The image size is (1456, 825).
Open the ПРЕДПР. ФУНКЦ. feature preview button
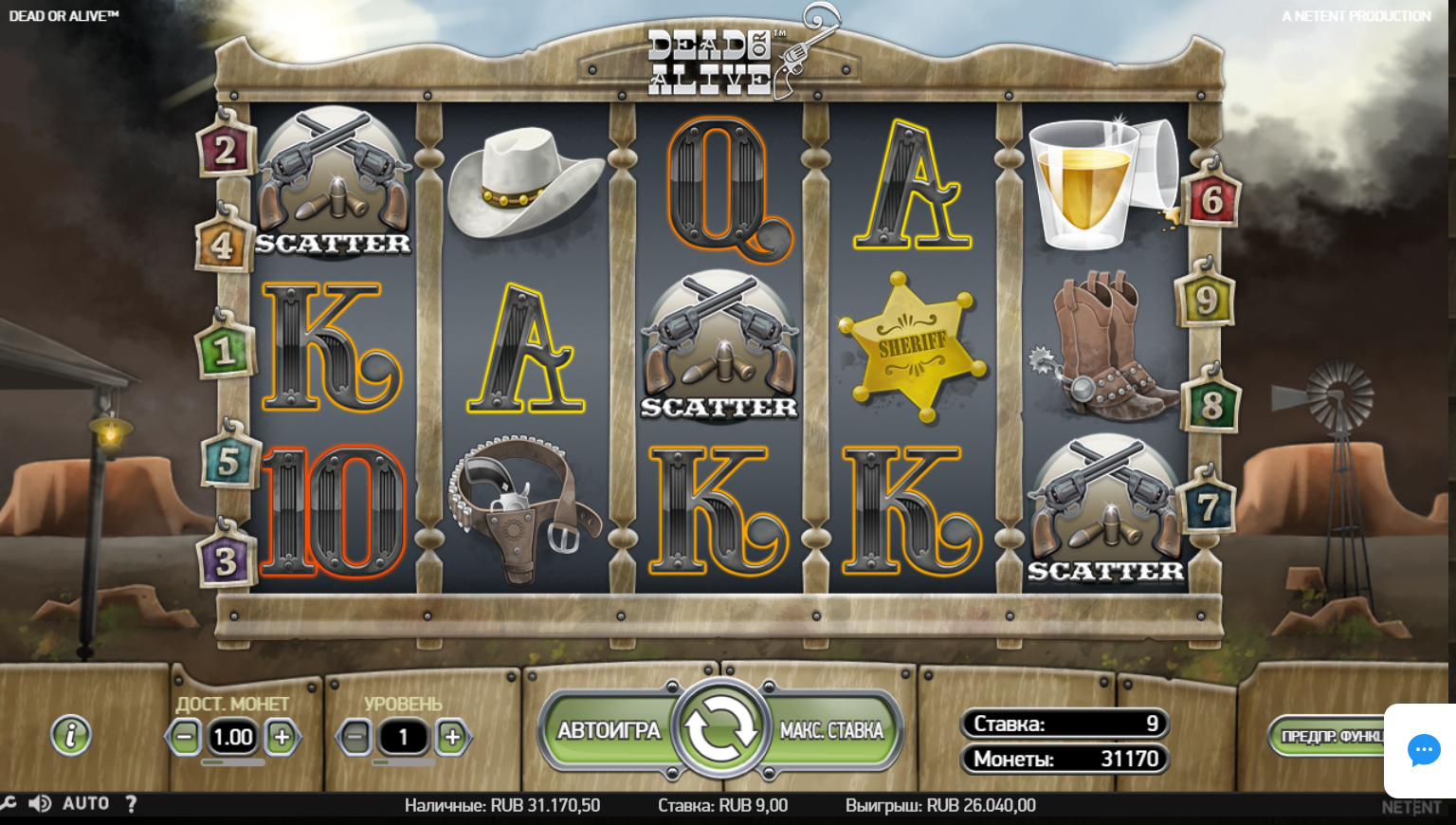point(1329,737)
